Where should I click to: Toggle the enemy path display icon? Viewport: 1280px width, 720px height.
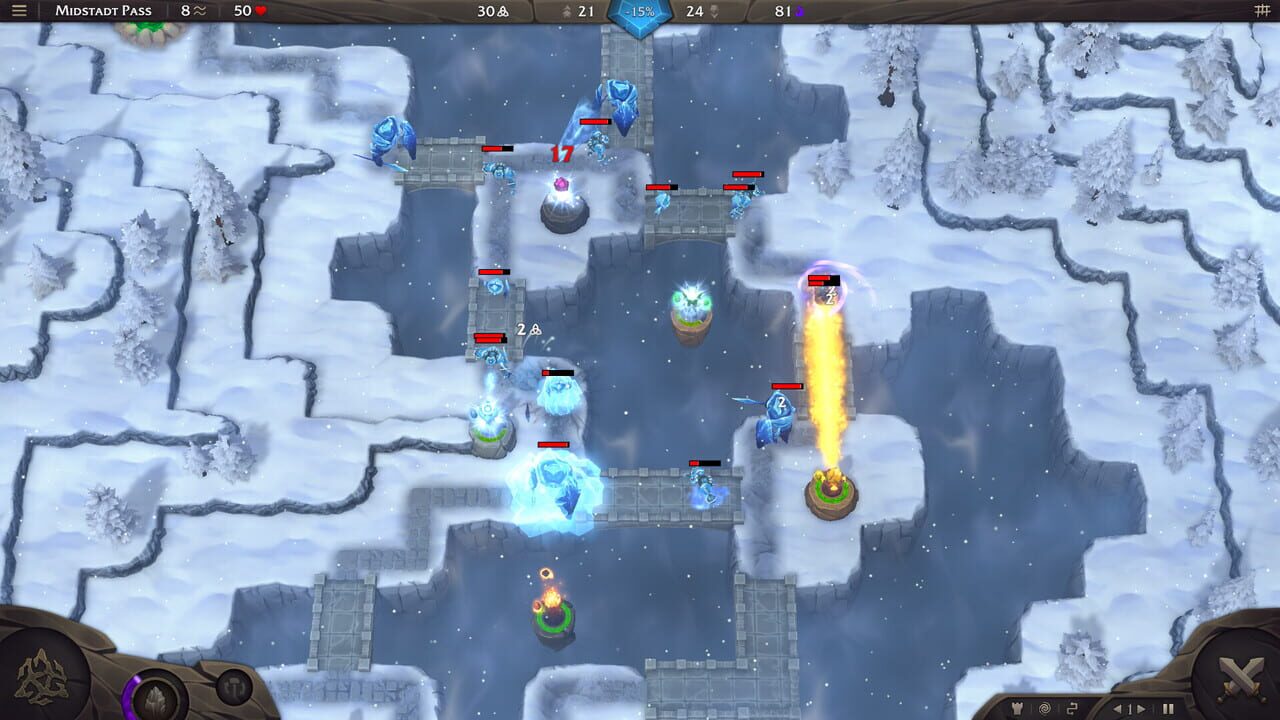click(1072, 708)
